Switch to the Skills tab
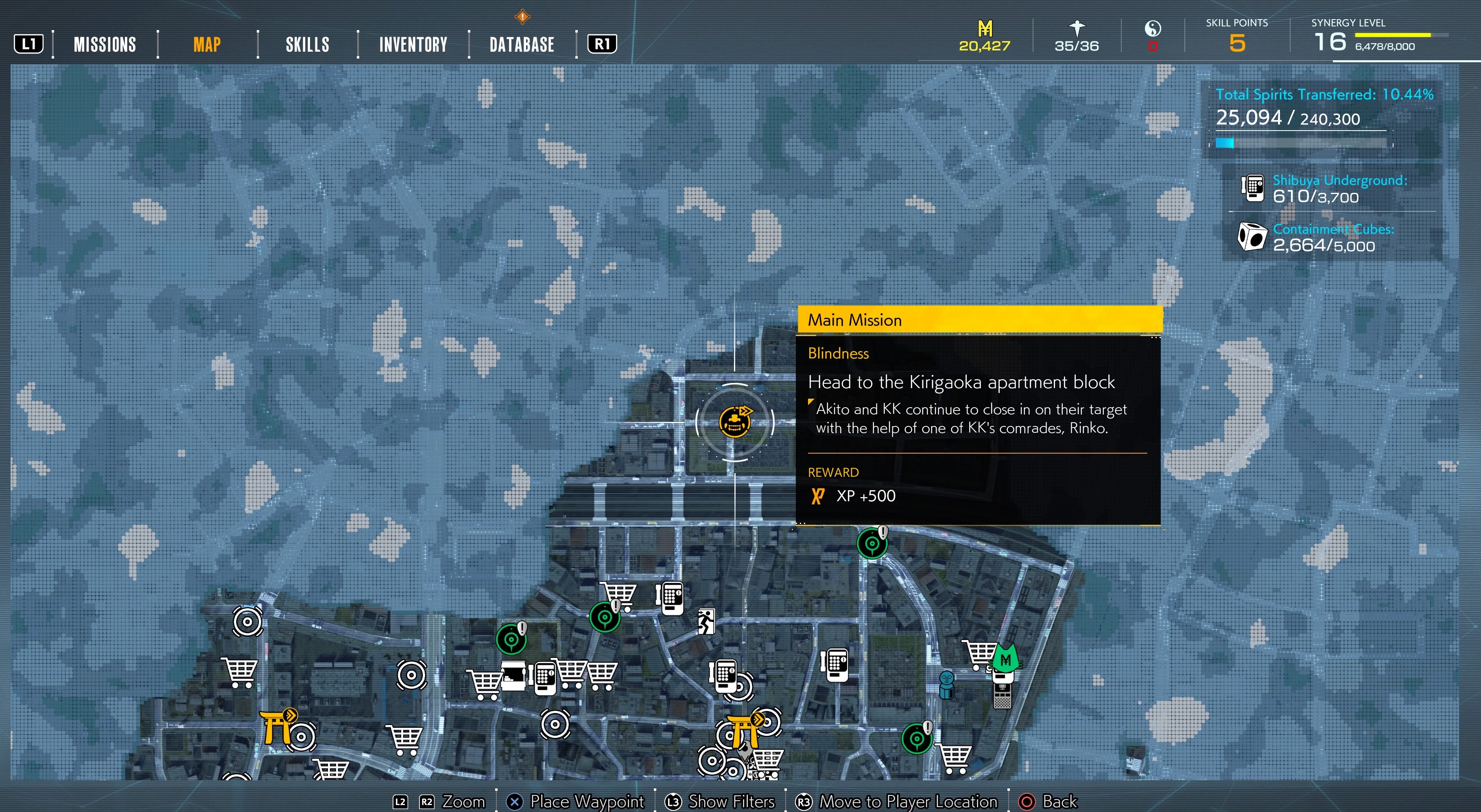 (x=308, y=44)
